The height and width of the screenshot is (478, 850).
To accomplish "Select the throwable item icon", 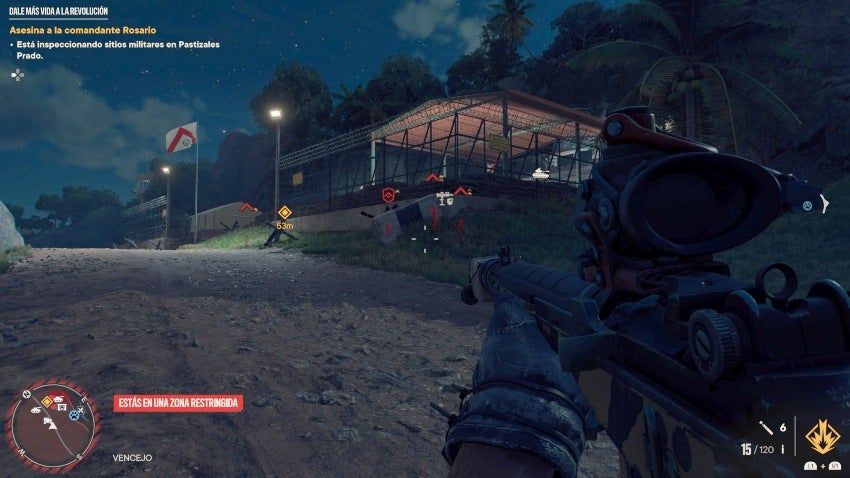I will click(766, 427).
